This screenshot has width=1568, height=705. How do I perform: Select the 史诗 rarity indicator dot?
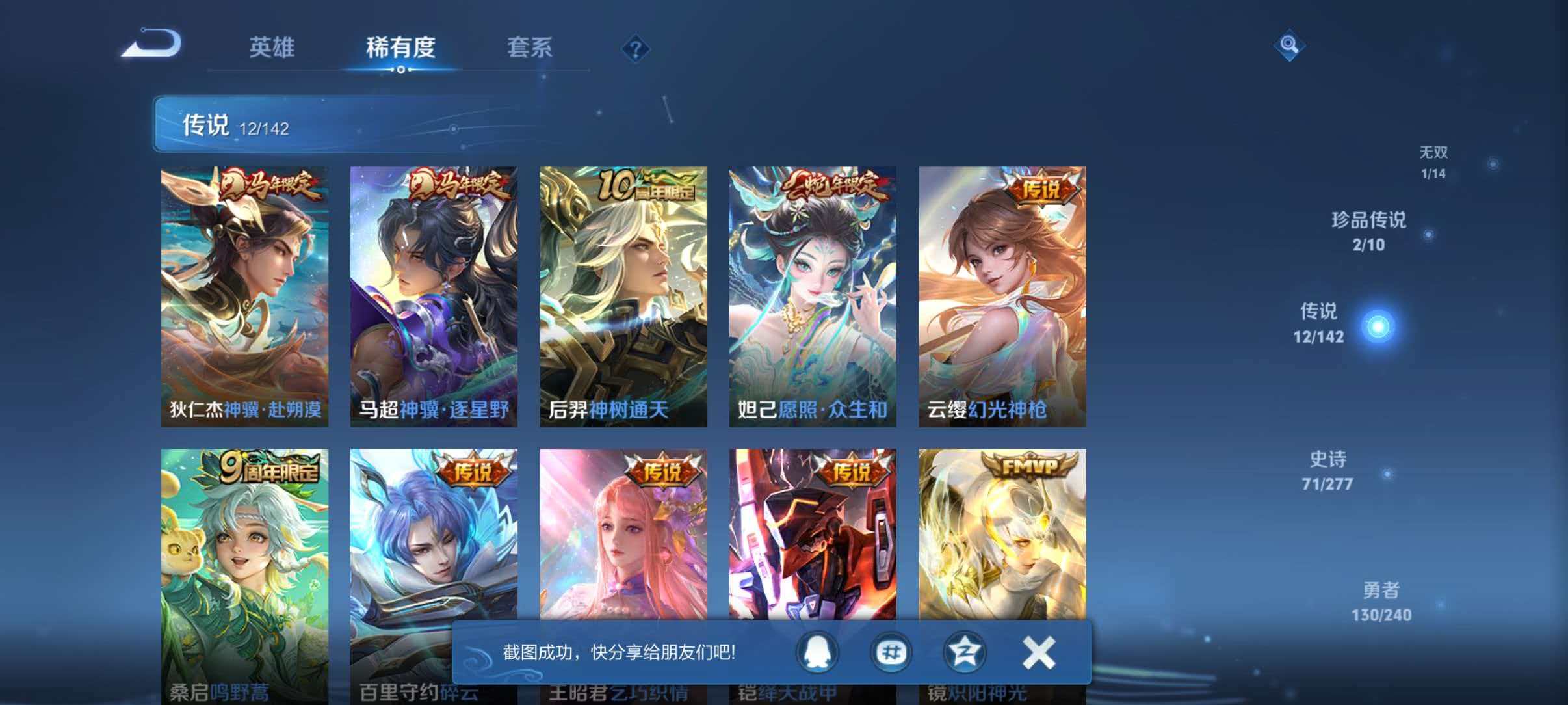pyautogui.click(x=1387, y=475)
